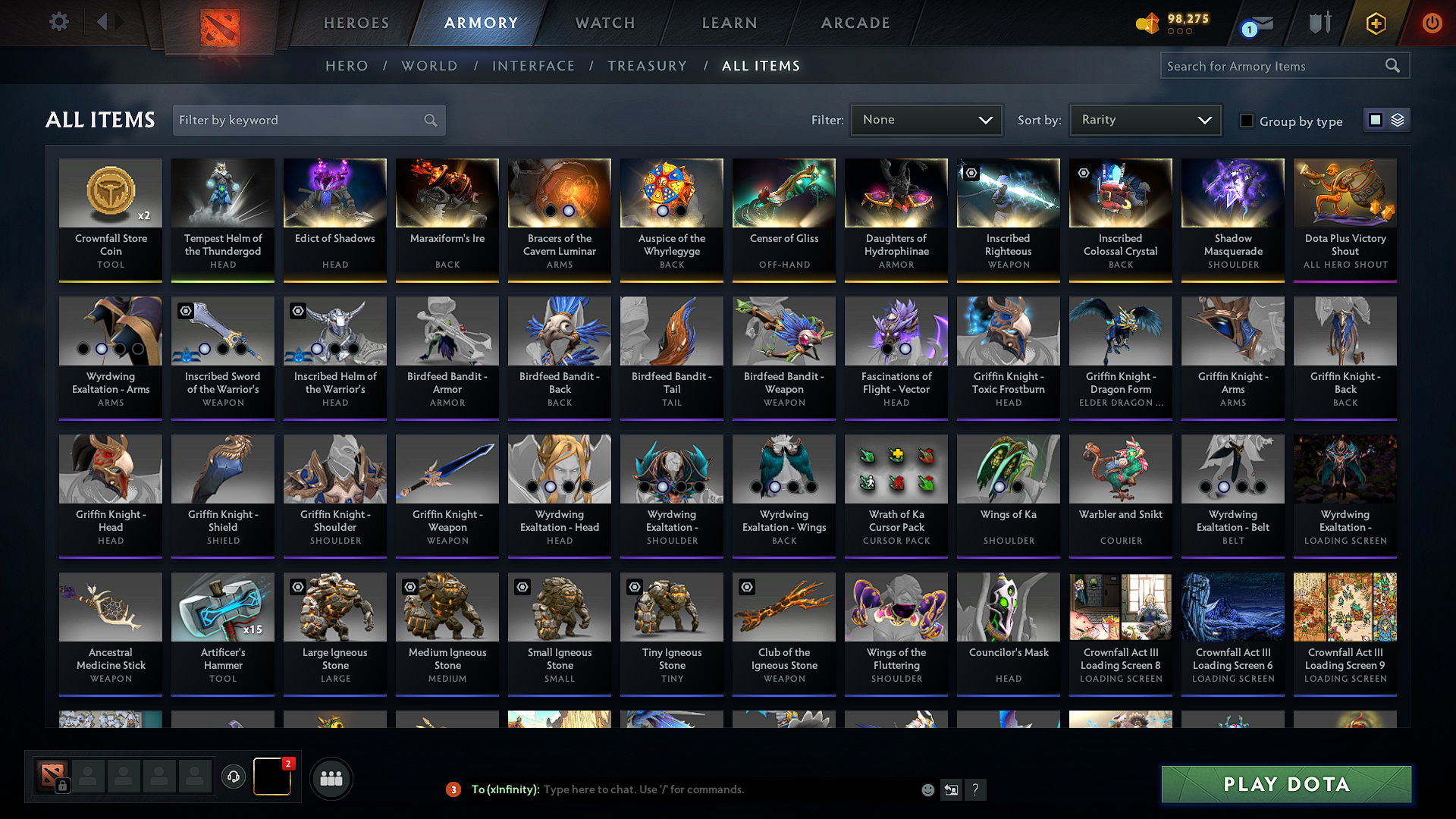Open the friends list people icon
Viewport: 1456px width, 819px height.
[x=331, y=777]
